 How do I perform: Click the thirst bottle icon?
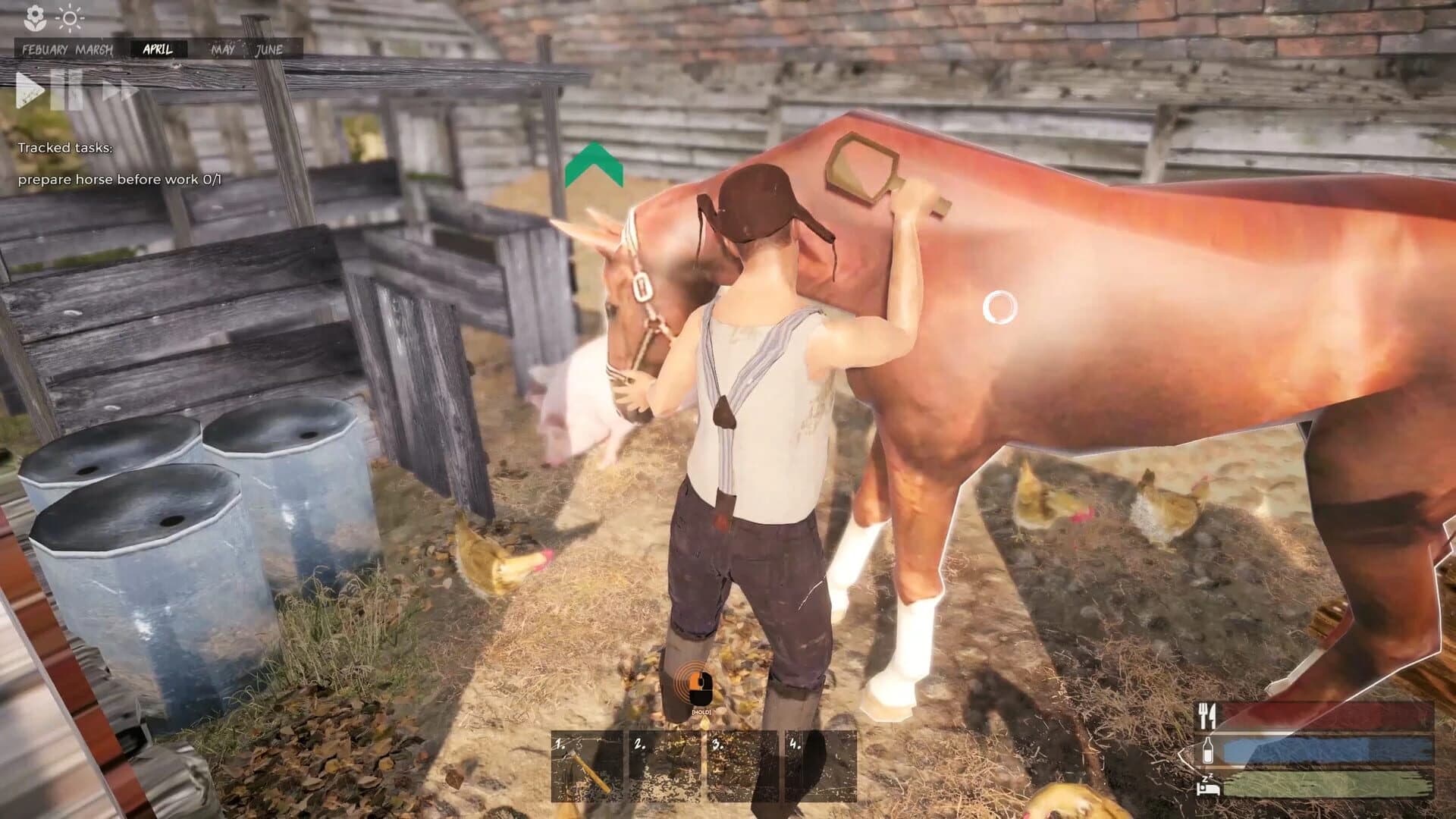(1208, 751)
